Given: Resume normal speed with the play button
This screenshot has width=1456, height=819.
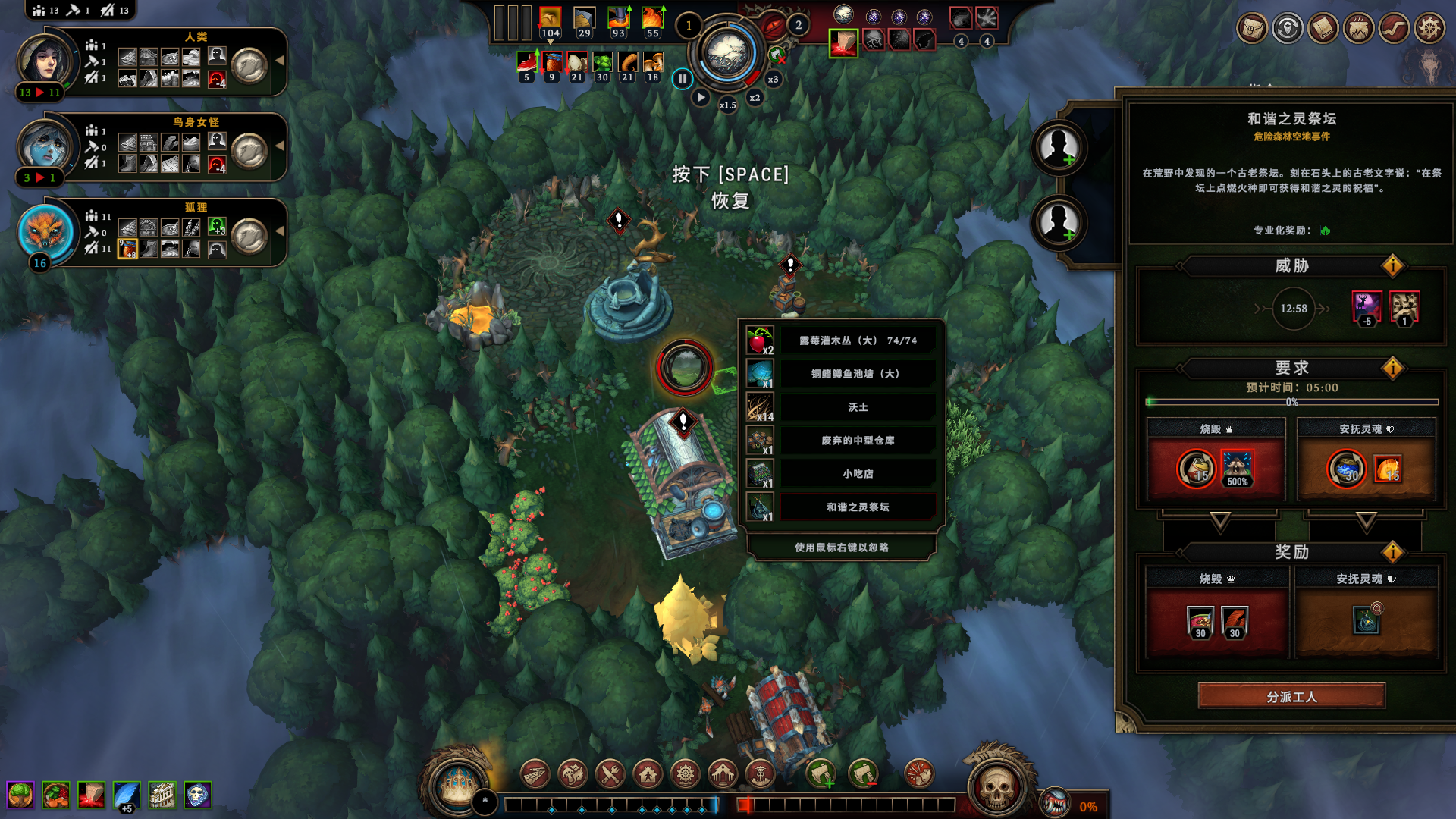Looking at the screenshot, I should 701,98.
